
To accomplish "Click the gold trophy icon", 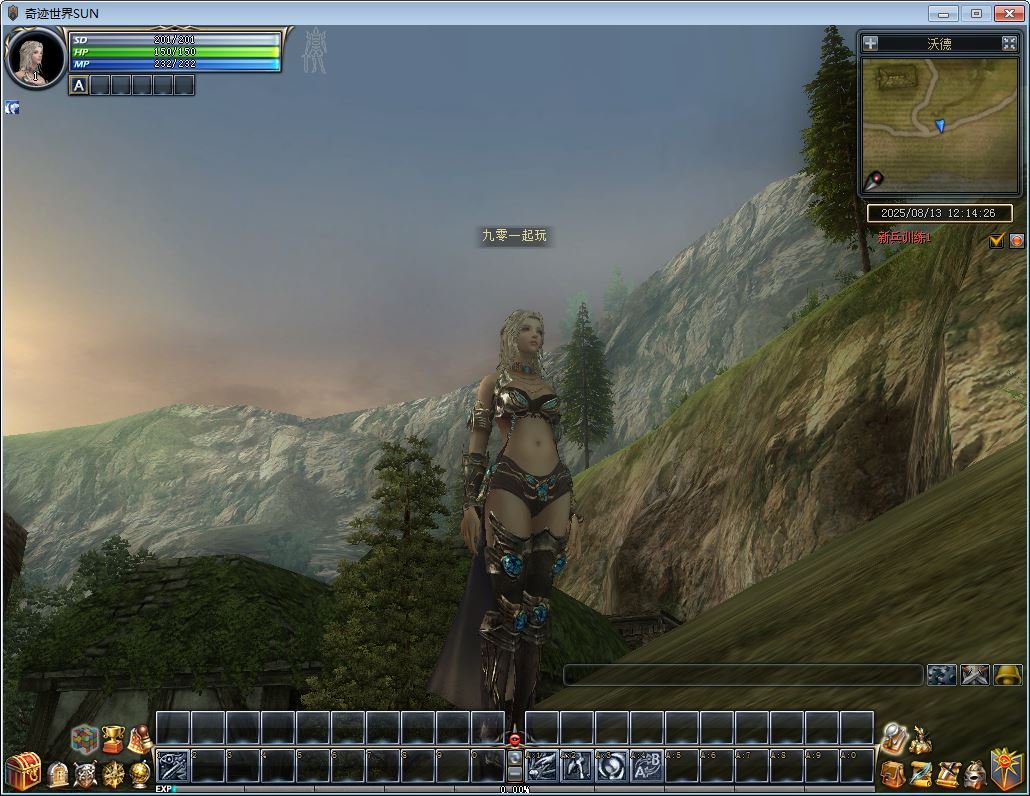I will 113,740.
